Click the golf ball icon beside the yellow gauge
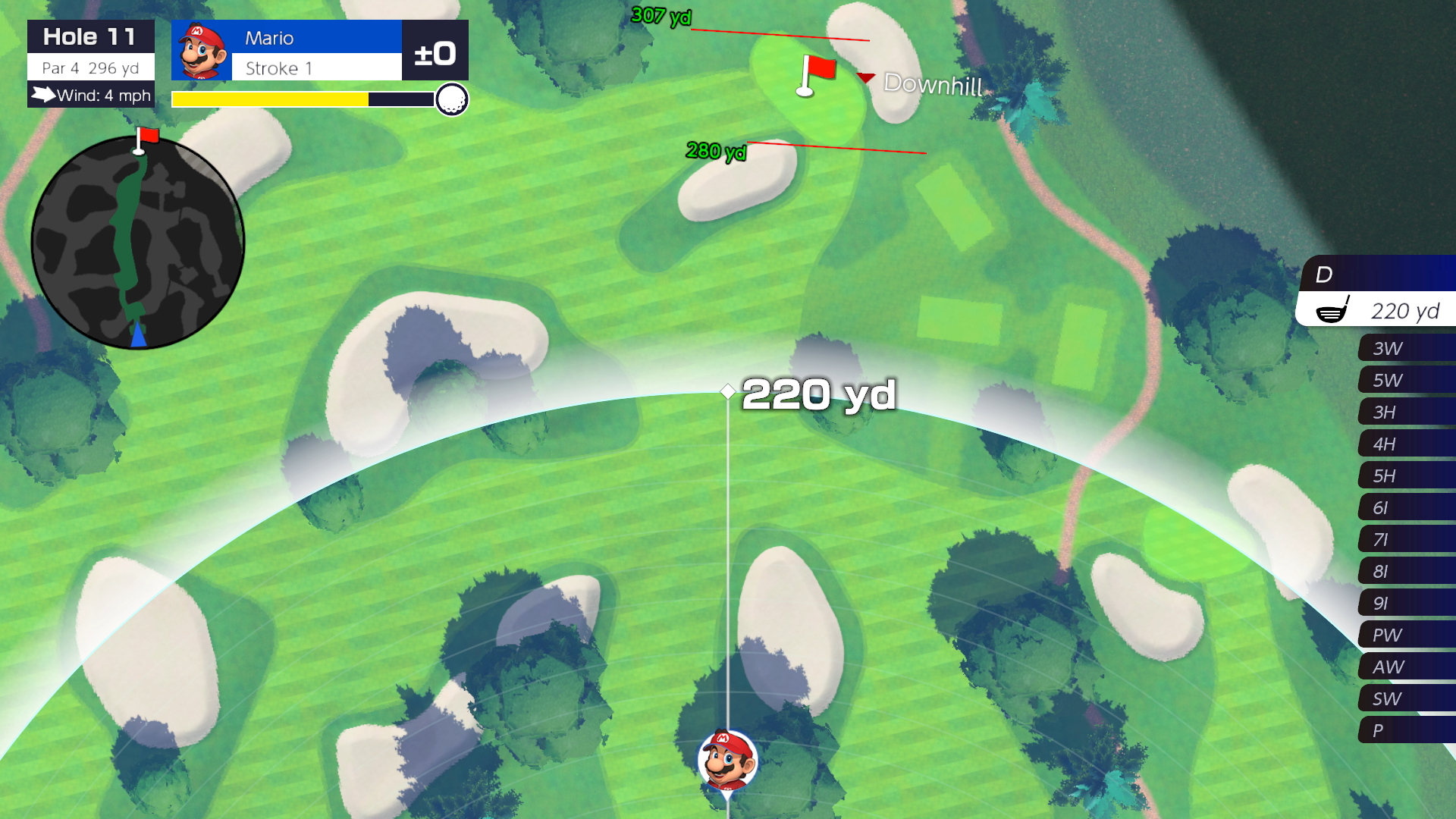1456x819 pixels. [x=452, y=99]
